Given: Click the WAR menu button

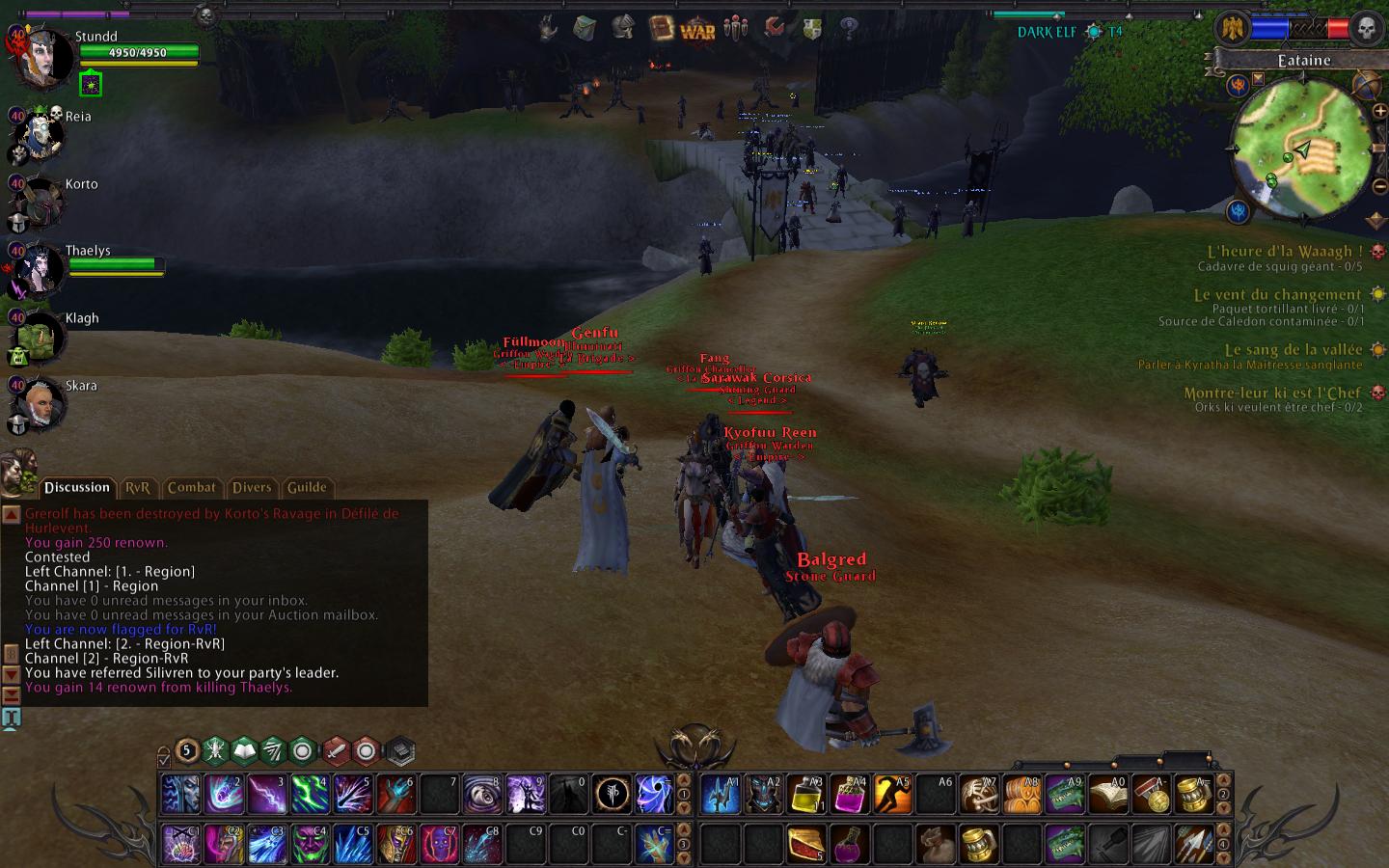Looking at the screenshot, I should (697, 30).
